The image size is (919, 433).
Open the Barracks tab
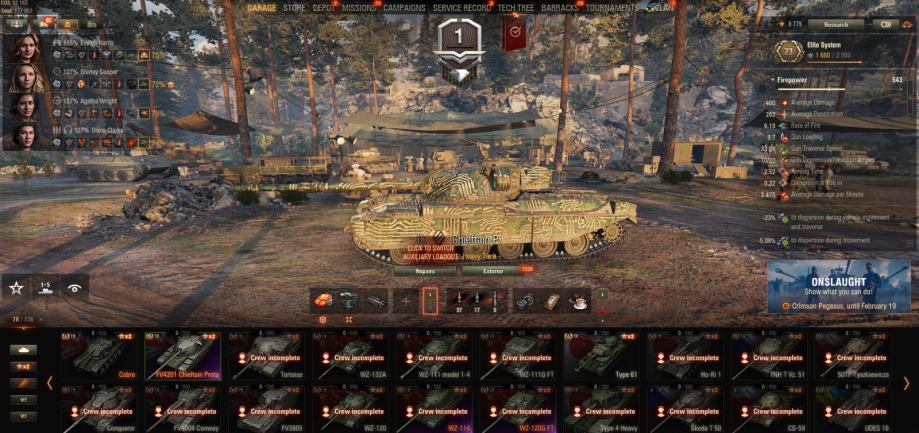click(x=561, y=8)
